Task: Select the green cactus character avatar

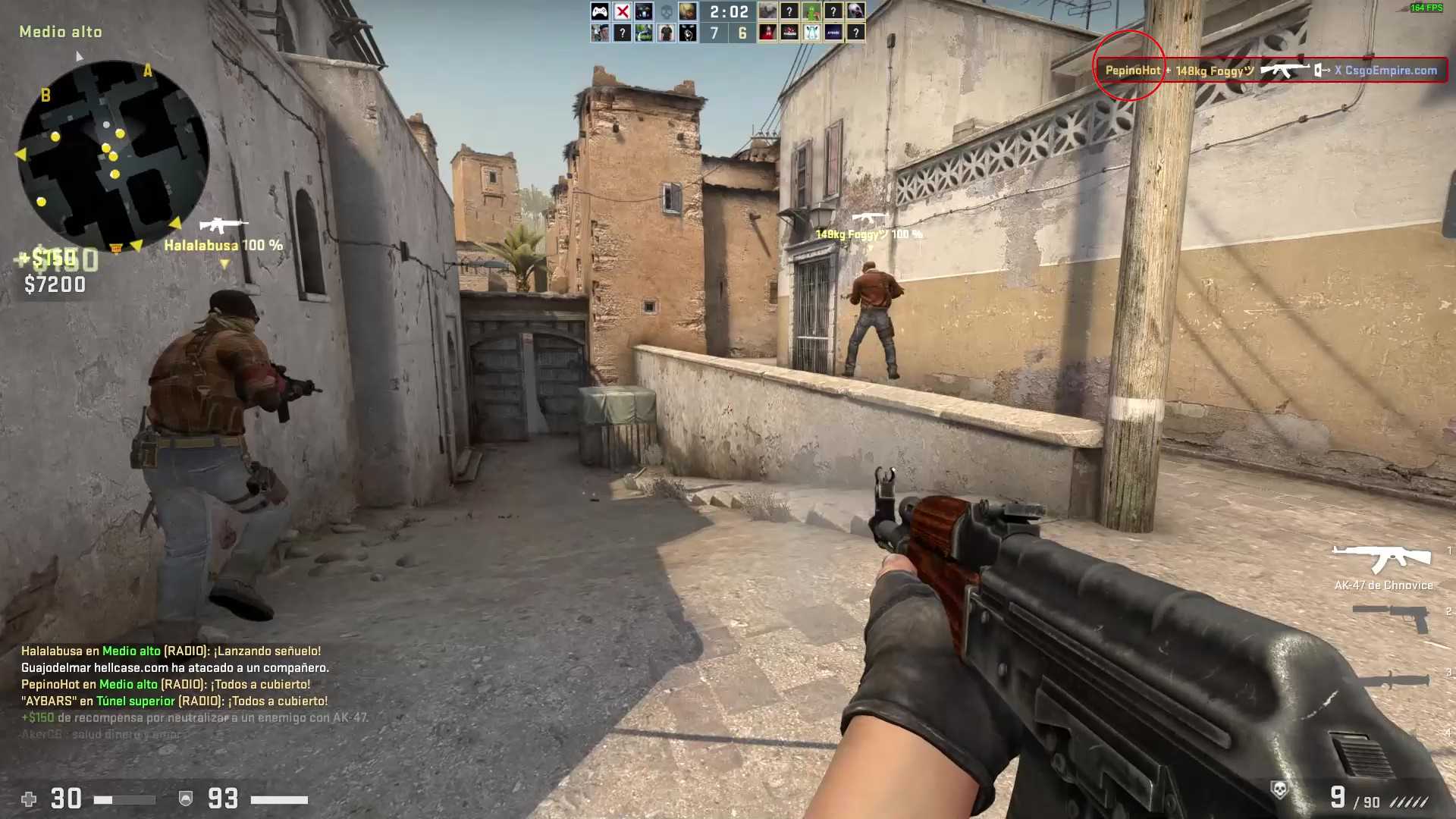Action: [811, 11]
